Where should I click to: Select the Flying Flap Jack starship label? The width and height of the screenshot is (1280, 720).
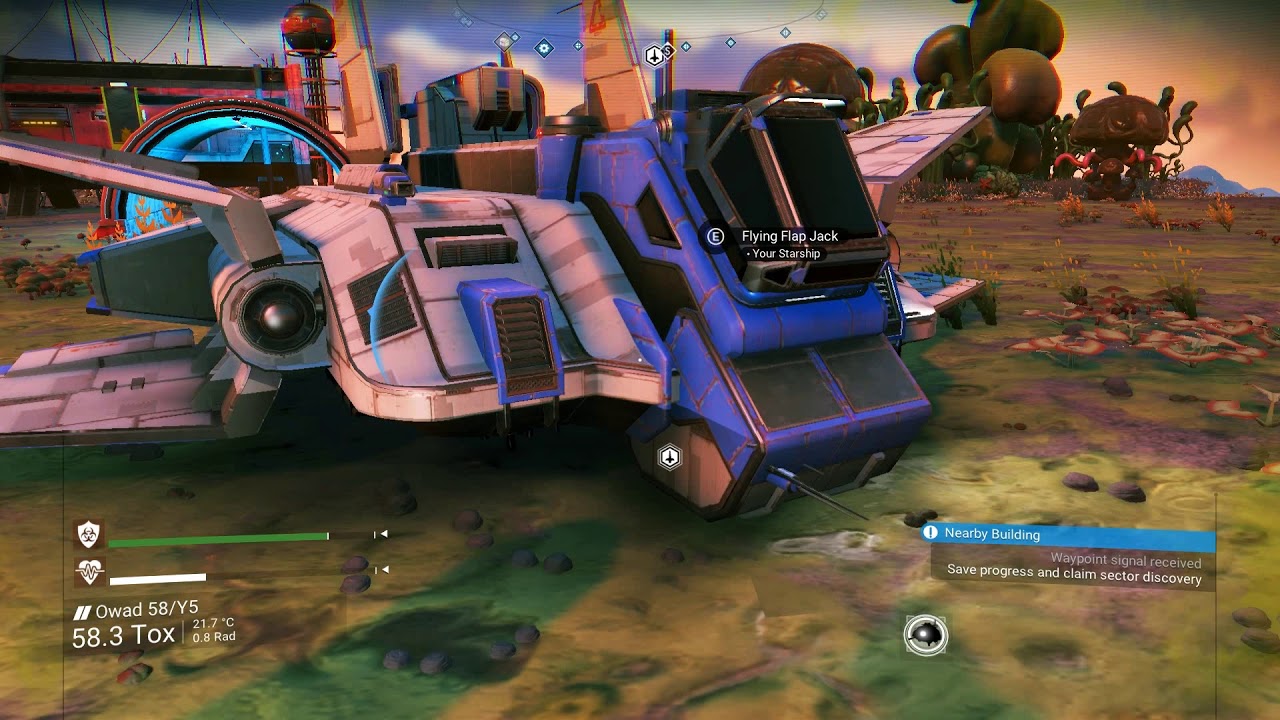click(x=789, y=237)
